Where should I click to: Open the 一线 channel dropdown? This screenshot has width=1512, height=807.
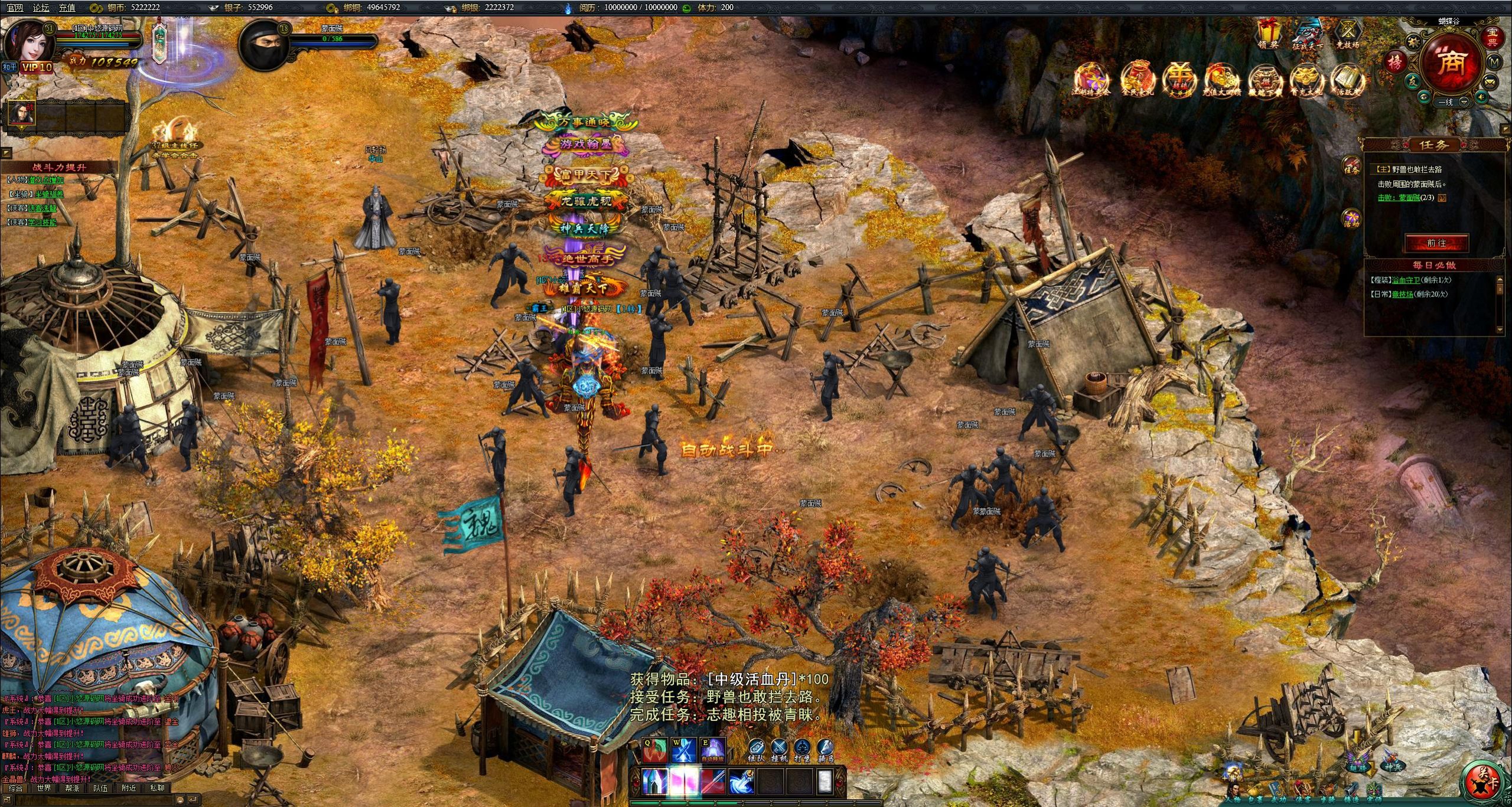tap(1451, 102)
